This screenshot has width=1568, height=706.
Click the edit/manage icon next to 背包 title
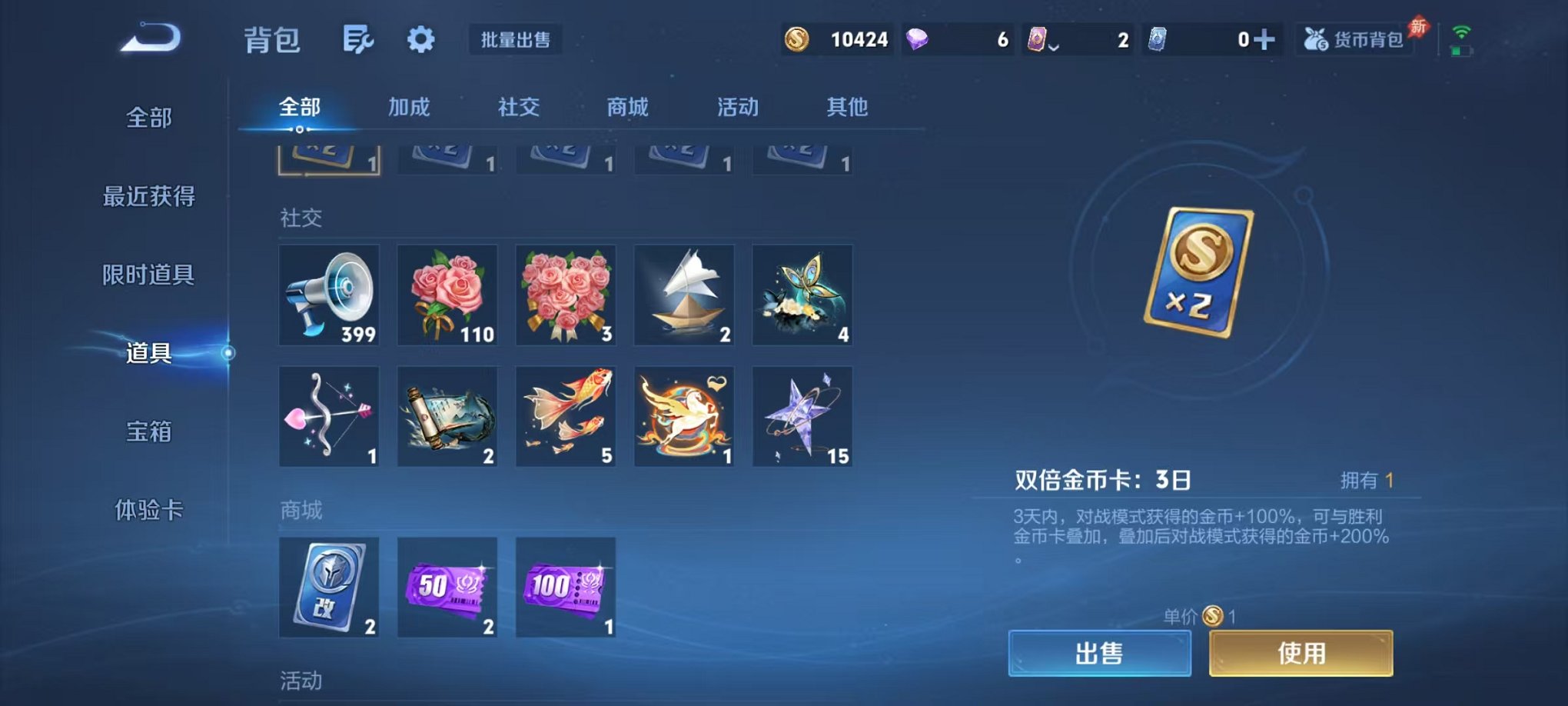tap(360, 38)
